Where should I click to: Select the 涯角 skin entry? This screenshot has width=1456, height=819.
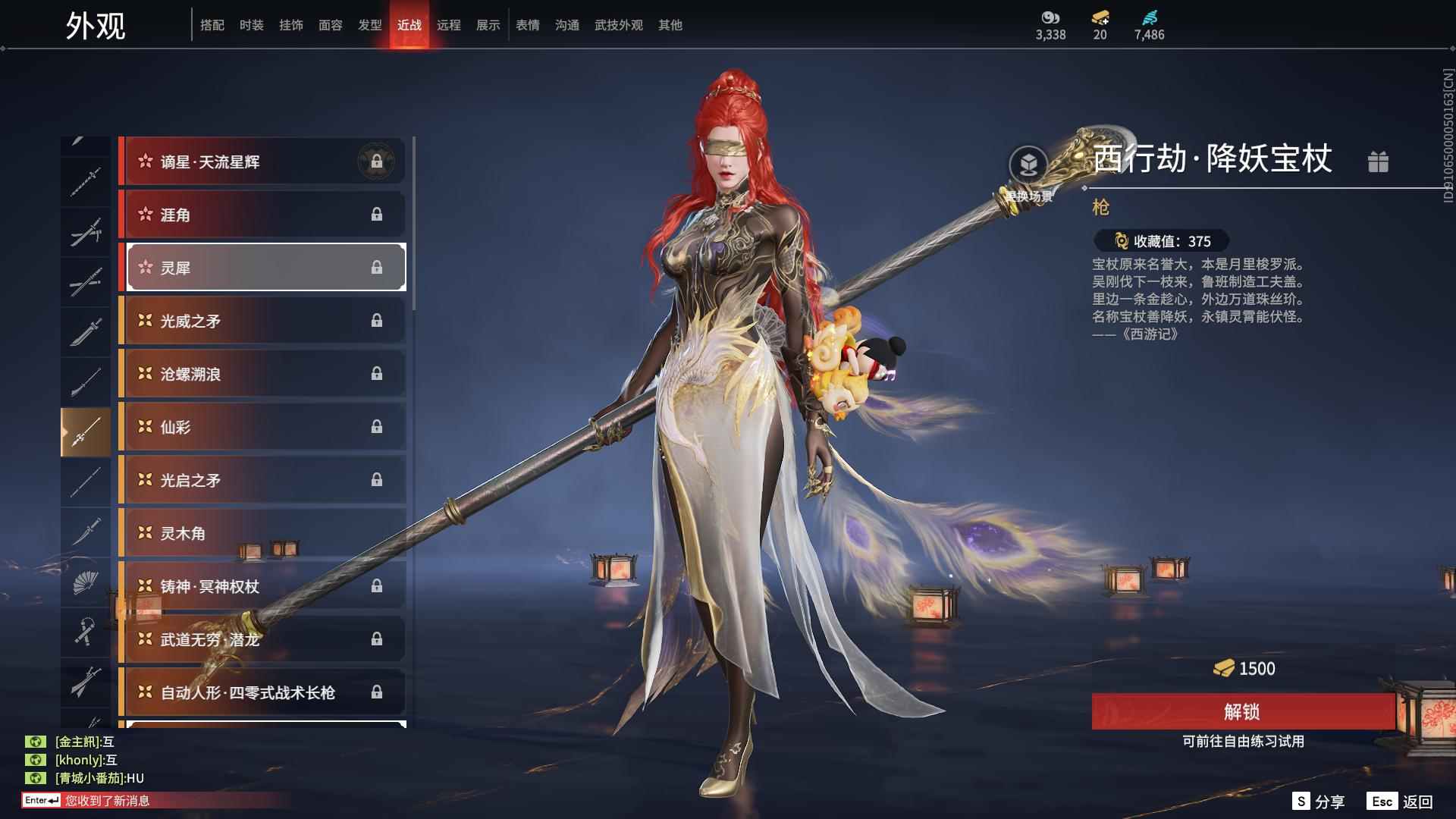pos(262,215)
